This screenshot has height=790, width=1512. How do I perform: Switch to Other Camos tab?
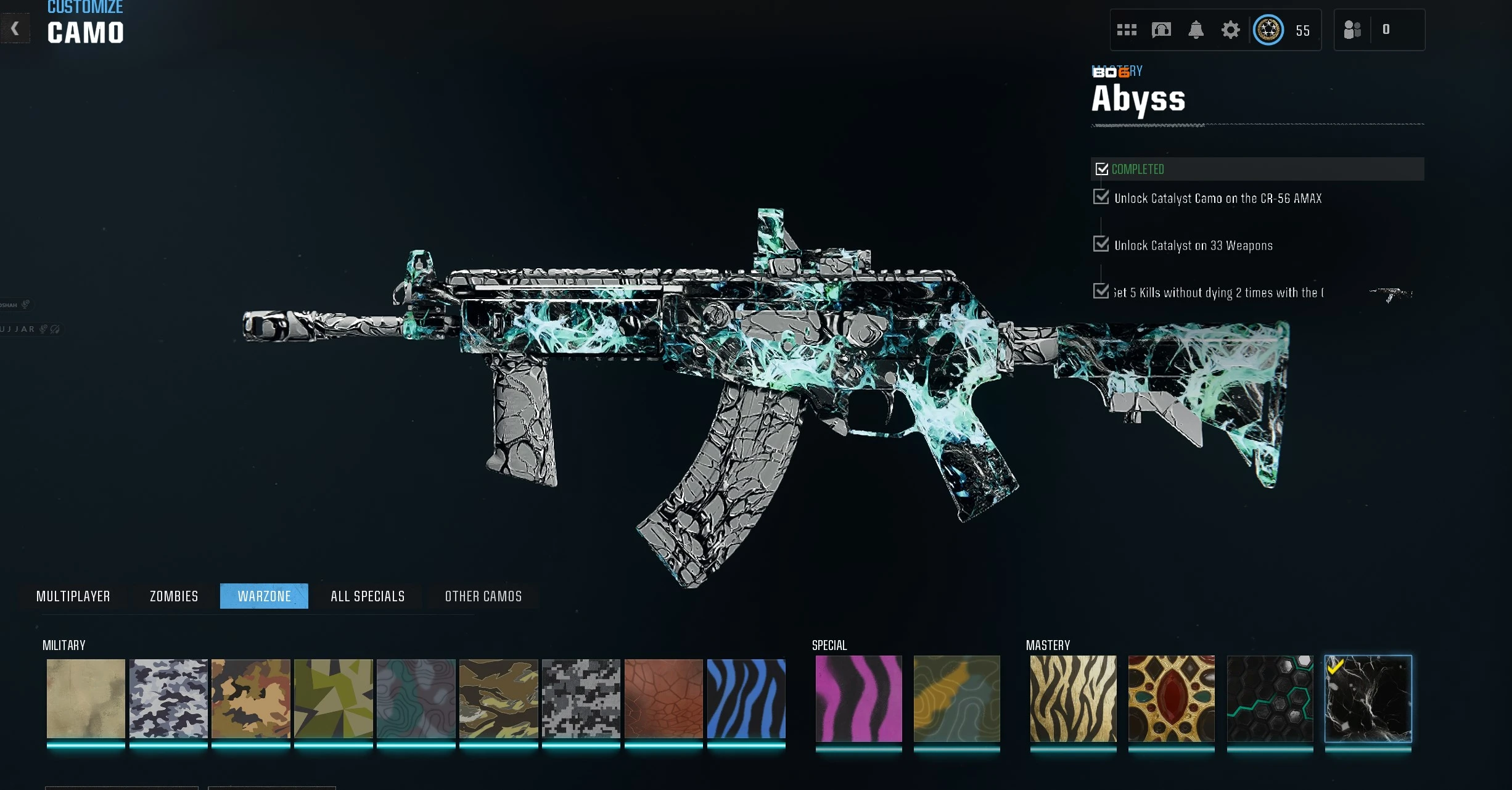[483, 596]
